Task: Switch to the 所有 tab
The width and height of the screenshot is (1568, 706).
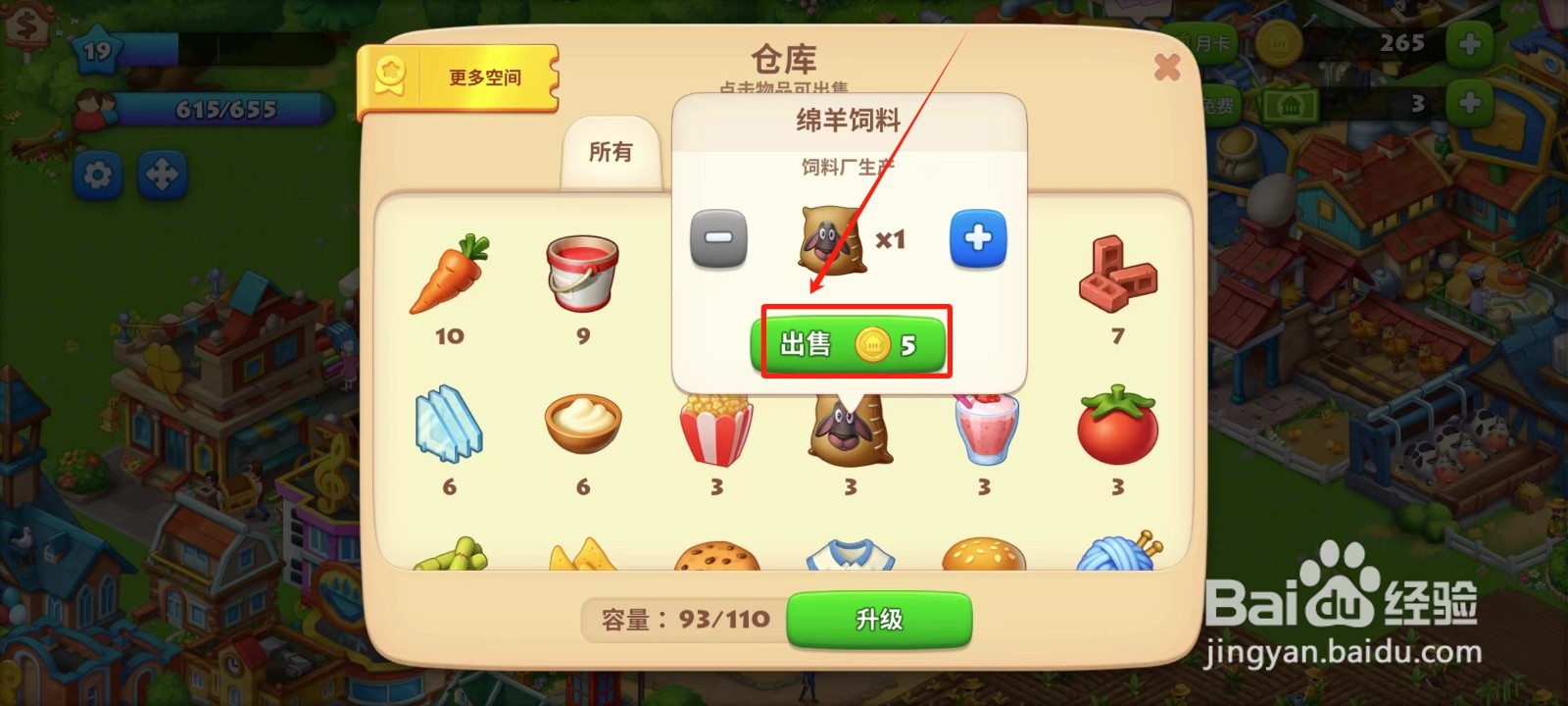Action: [x=612, y=152]
